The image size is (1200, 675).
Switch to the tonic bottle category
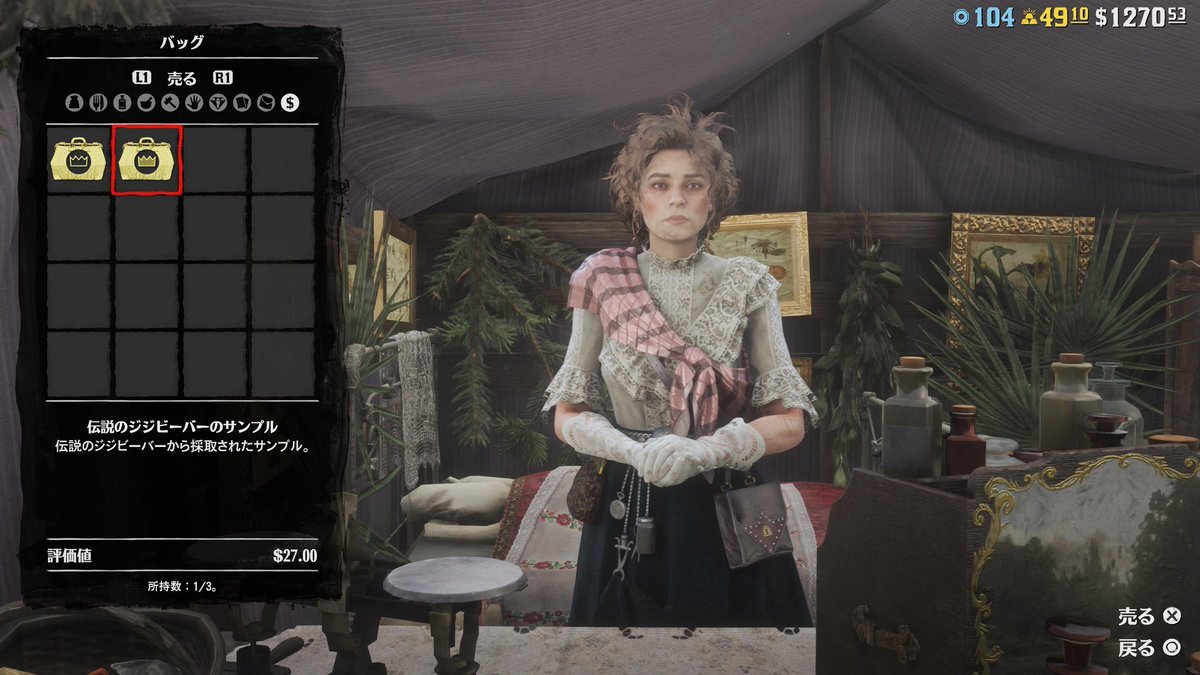pos(122,102)
